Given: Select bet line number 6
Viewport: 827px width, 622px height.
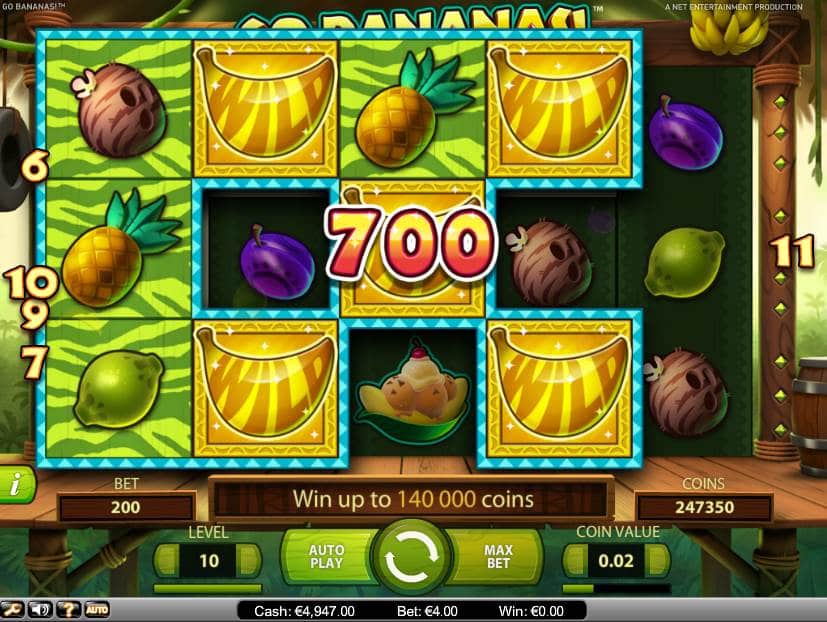Looking at the screenshot, I should tap(35, 166).
